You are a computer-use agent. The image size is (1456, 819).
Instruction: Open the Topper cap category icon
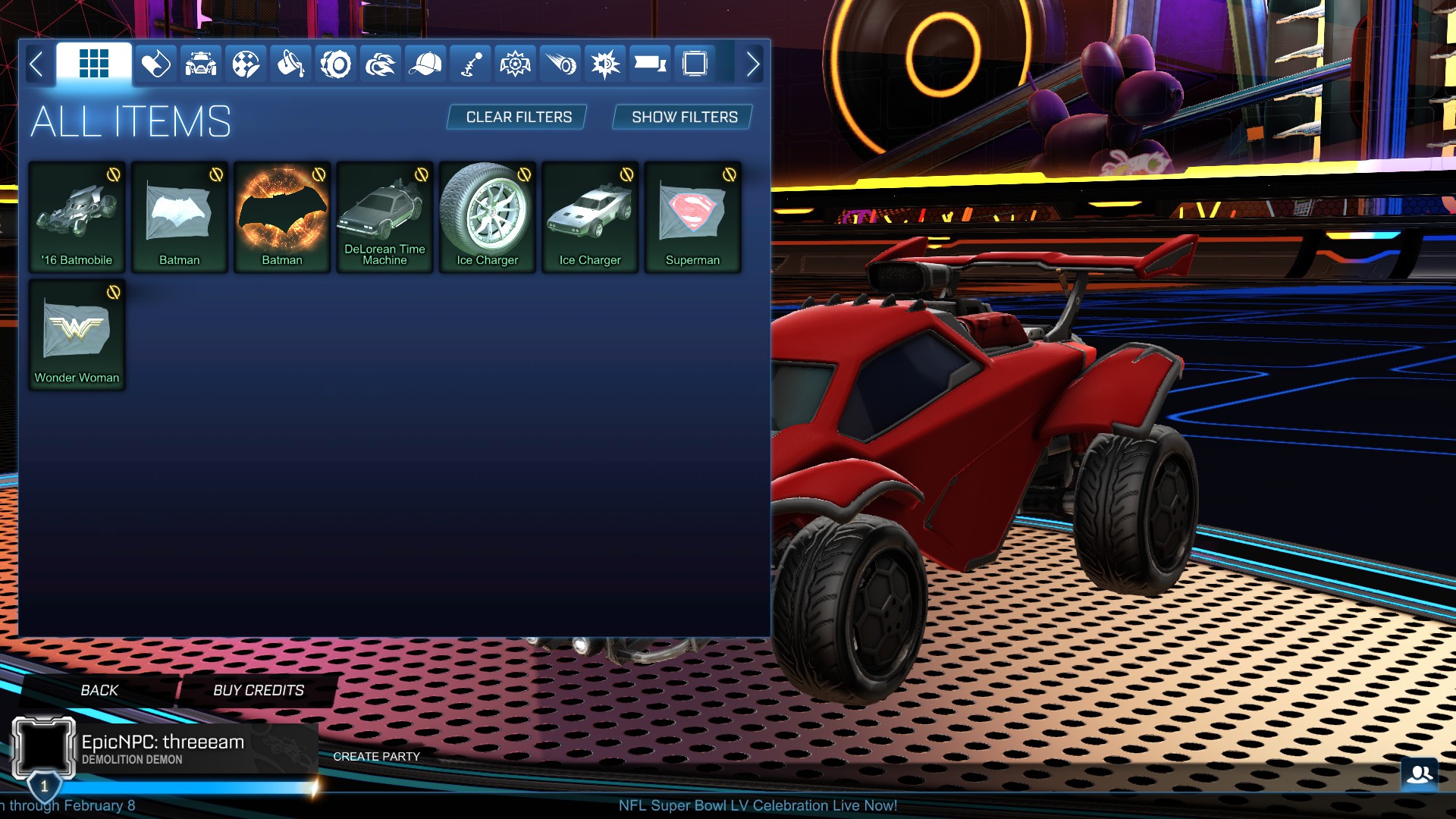pos(427,64)
